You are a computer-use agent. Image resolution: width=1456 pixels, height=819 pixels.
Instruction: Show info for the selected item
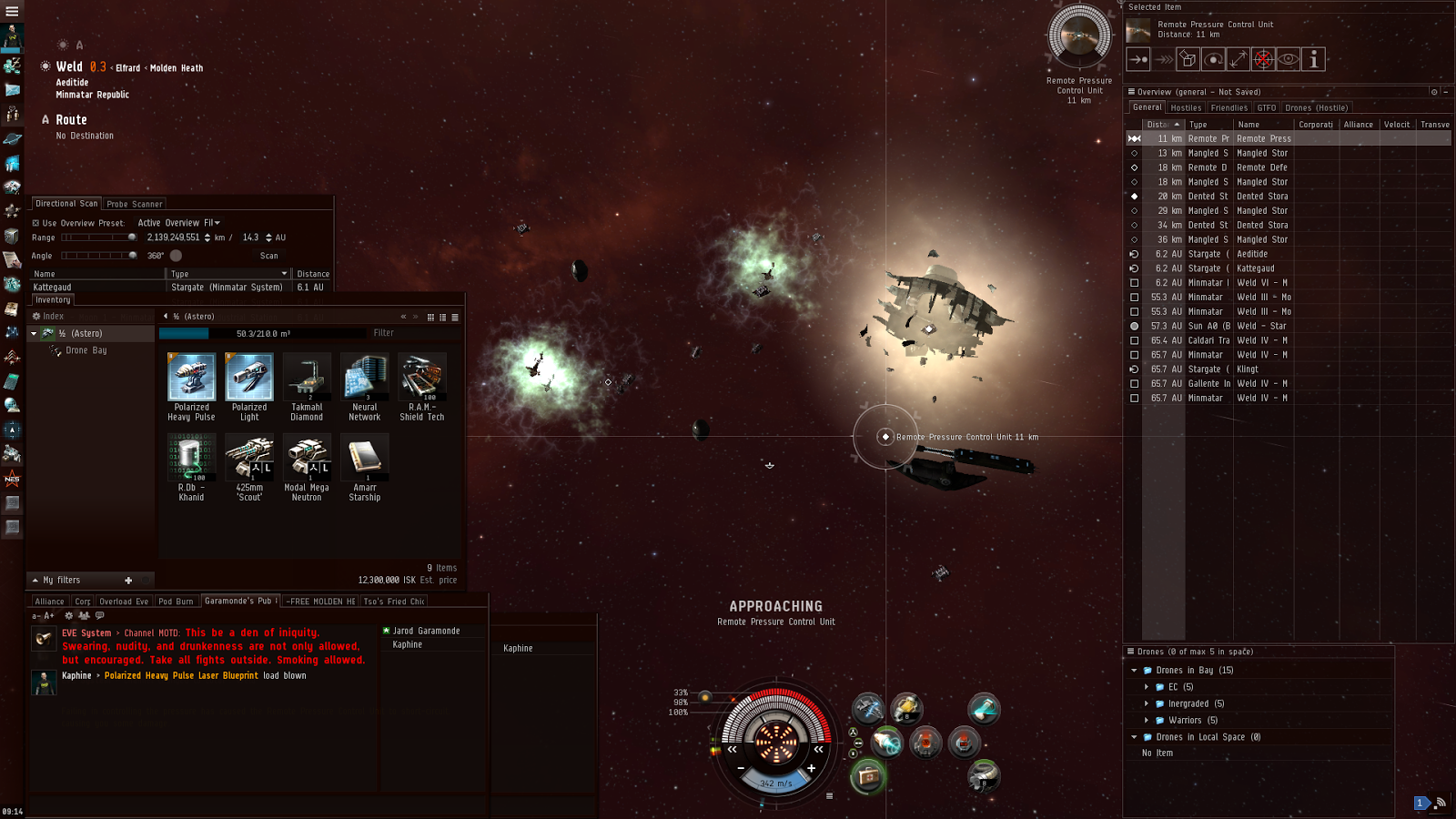point(1313,60)
